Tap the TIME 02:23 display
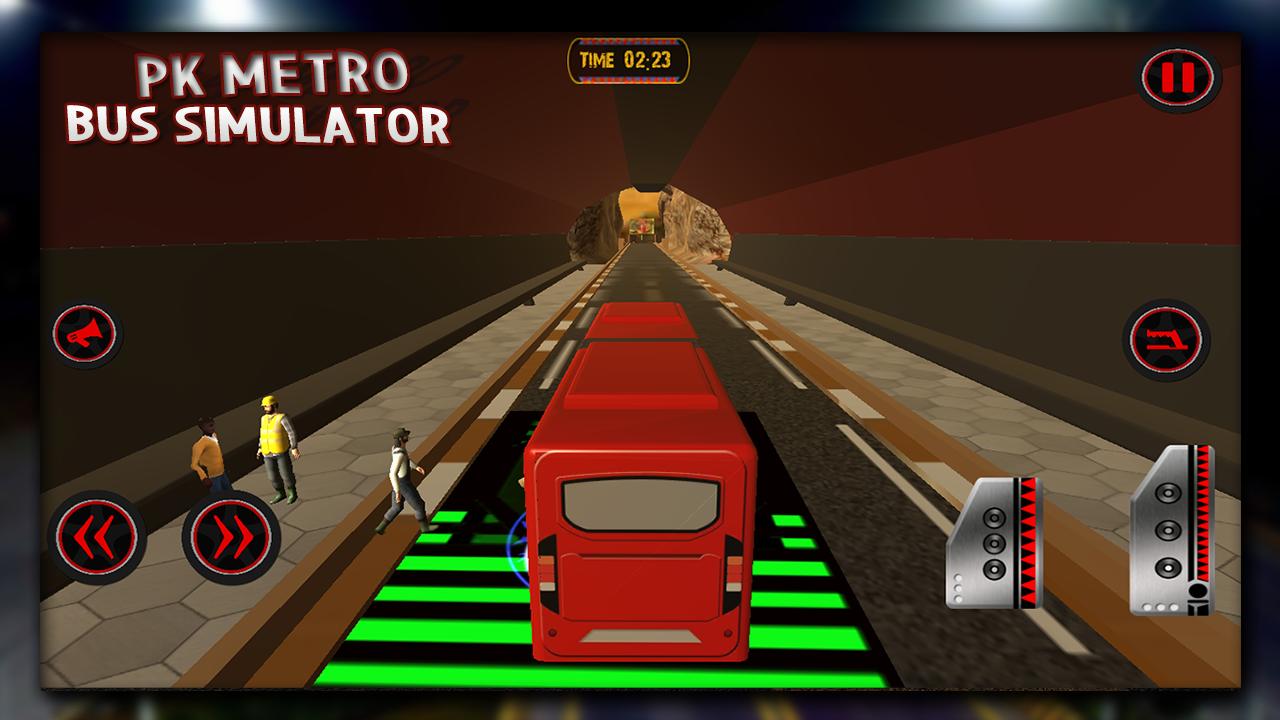This screenshot has width=1280, height=720. pyautogui.click(x=628, y=58)
